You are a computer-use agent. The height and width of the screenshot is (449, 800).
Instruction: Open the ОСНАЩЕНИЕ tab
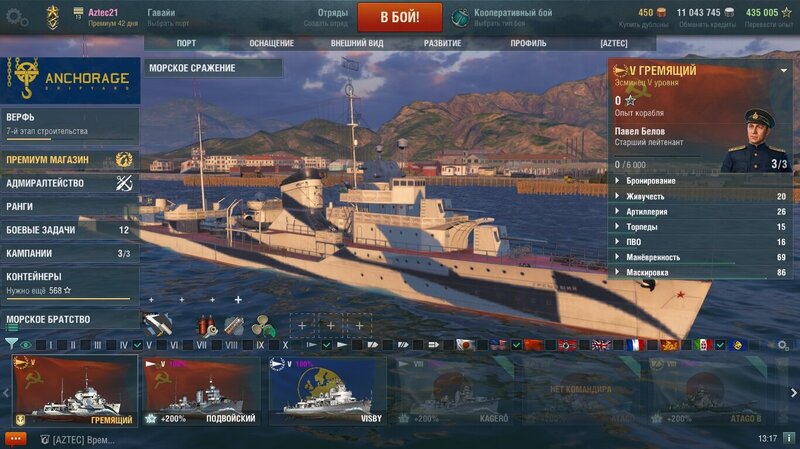click(271, 43)
